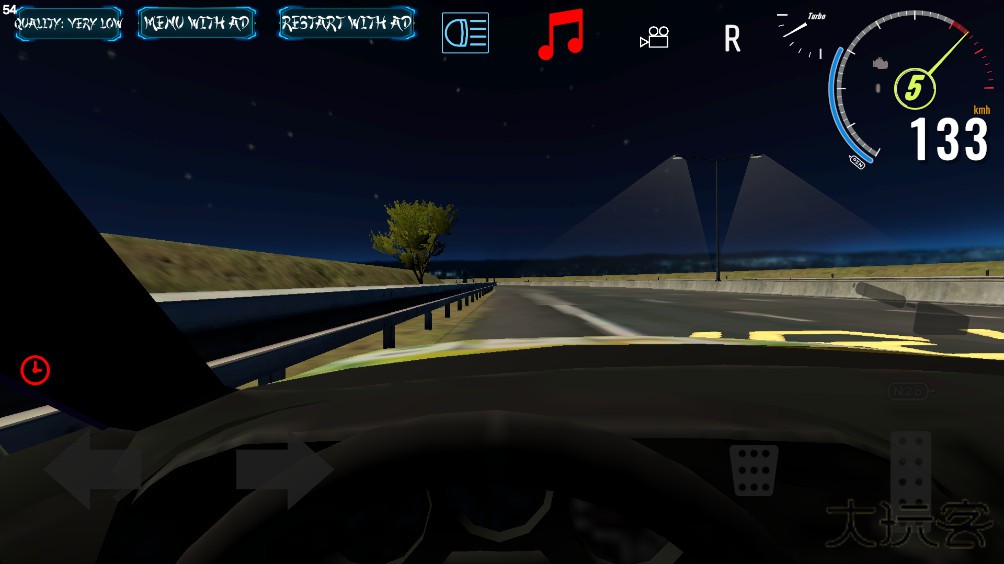Change the Quality: Very Low setting

click(68, 24)
